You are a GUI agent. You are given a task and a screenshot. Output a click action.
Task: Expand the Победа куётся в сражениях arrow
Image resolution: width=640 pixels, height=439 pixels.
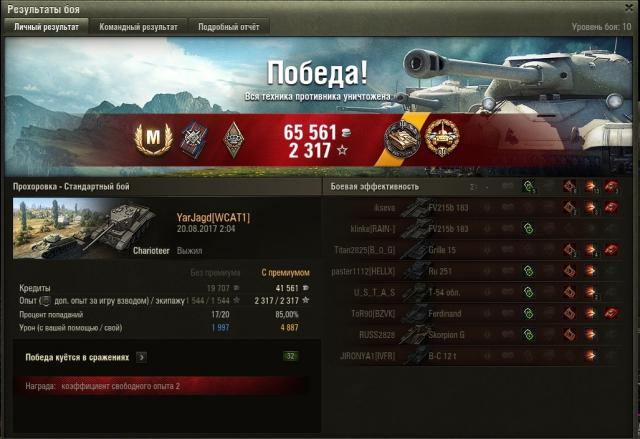[x=141, y=356]
